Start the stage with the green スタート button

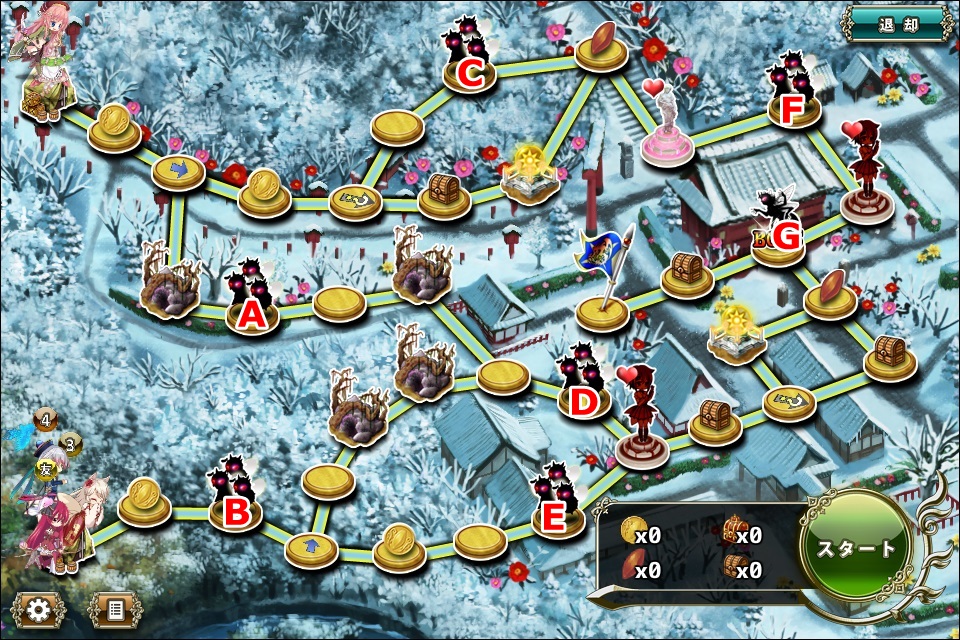tap(857, 548)
